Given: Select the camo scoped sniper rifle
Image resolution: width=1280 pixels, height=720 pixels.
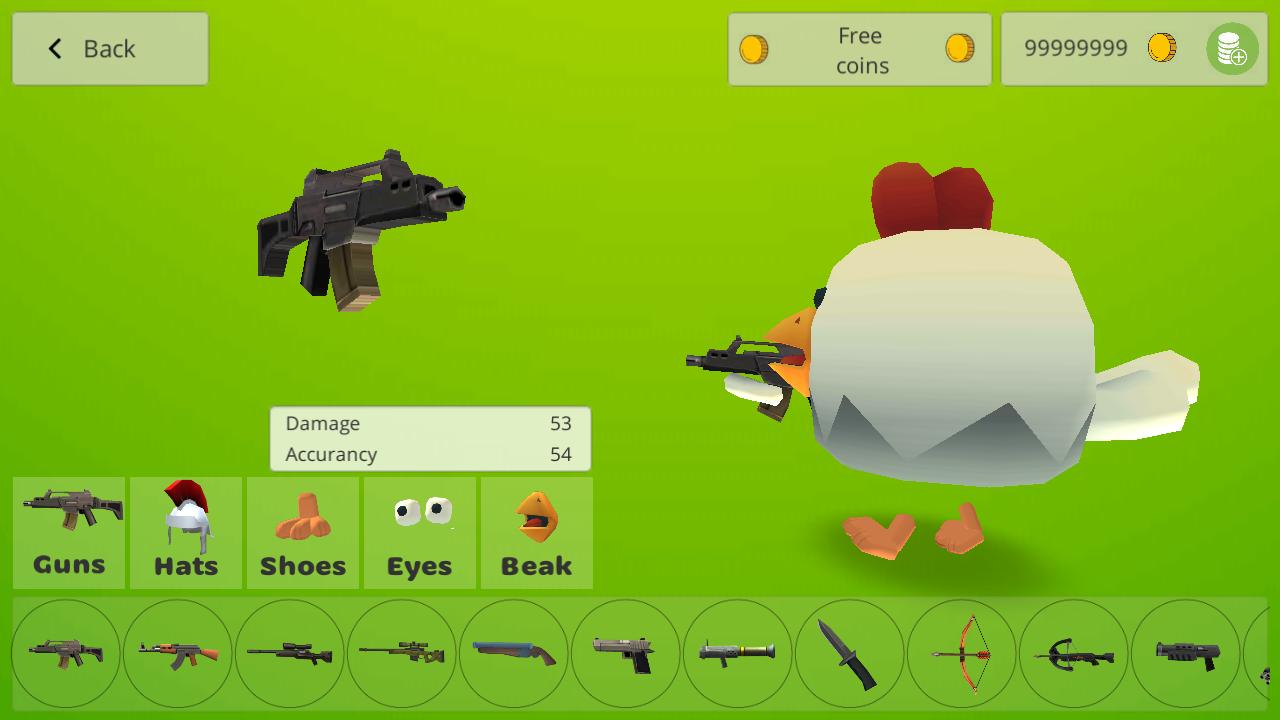Looking at the screenshot, I should [401, 653].
